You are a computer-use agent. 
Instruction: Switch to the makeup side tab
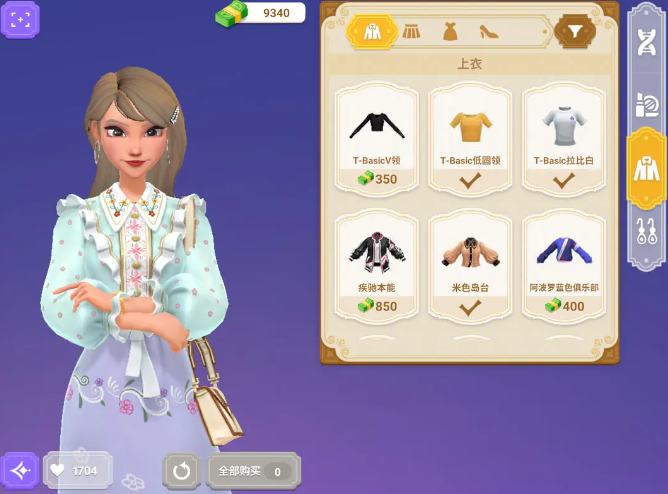[x=646, y=104]
